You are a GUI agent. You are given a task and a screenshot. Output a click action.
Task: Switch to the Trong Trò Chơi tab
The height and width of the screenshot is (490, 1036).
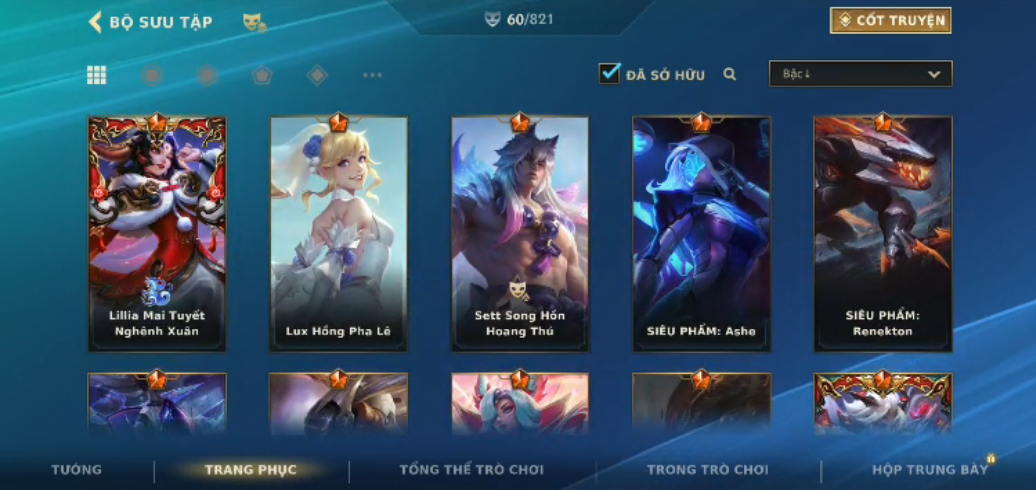[707, 469]
